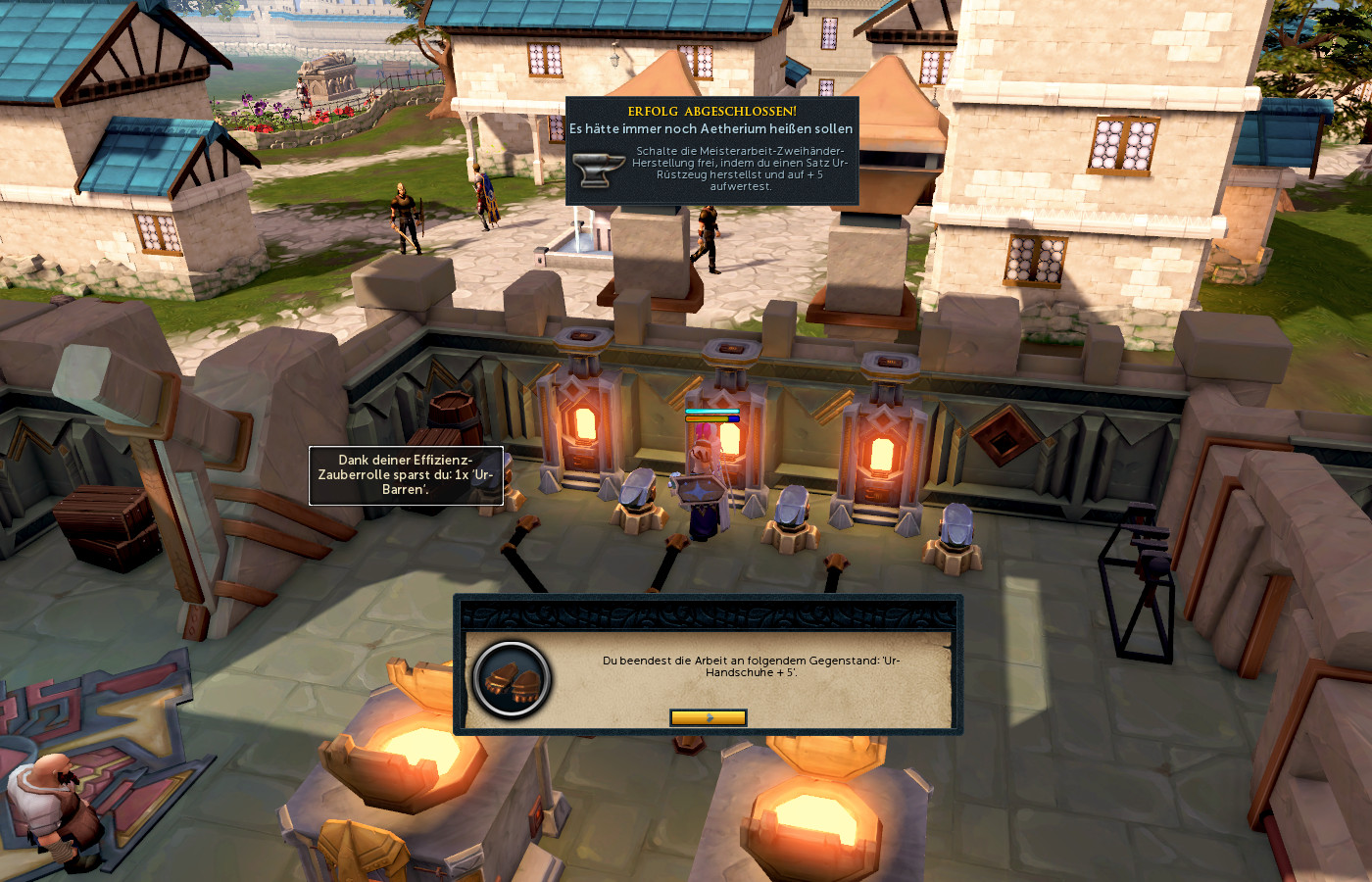
Task: Click the Ur-Handschuhe item icon in dialog
Action: (511, 679)
